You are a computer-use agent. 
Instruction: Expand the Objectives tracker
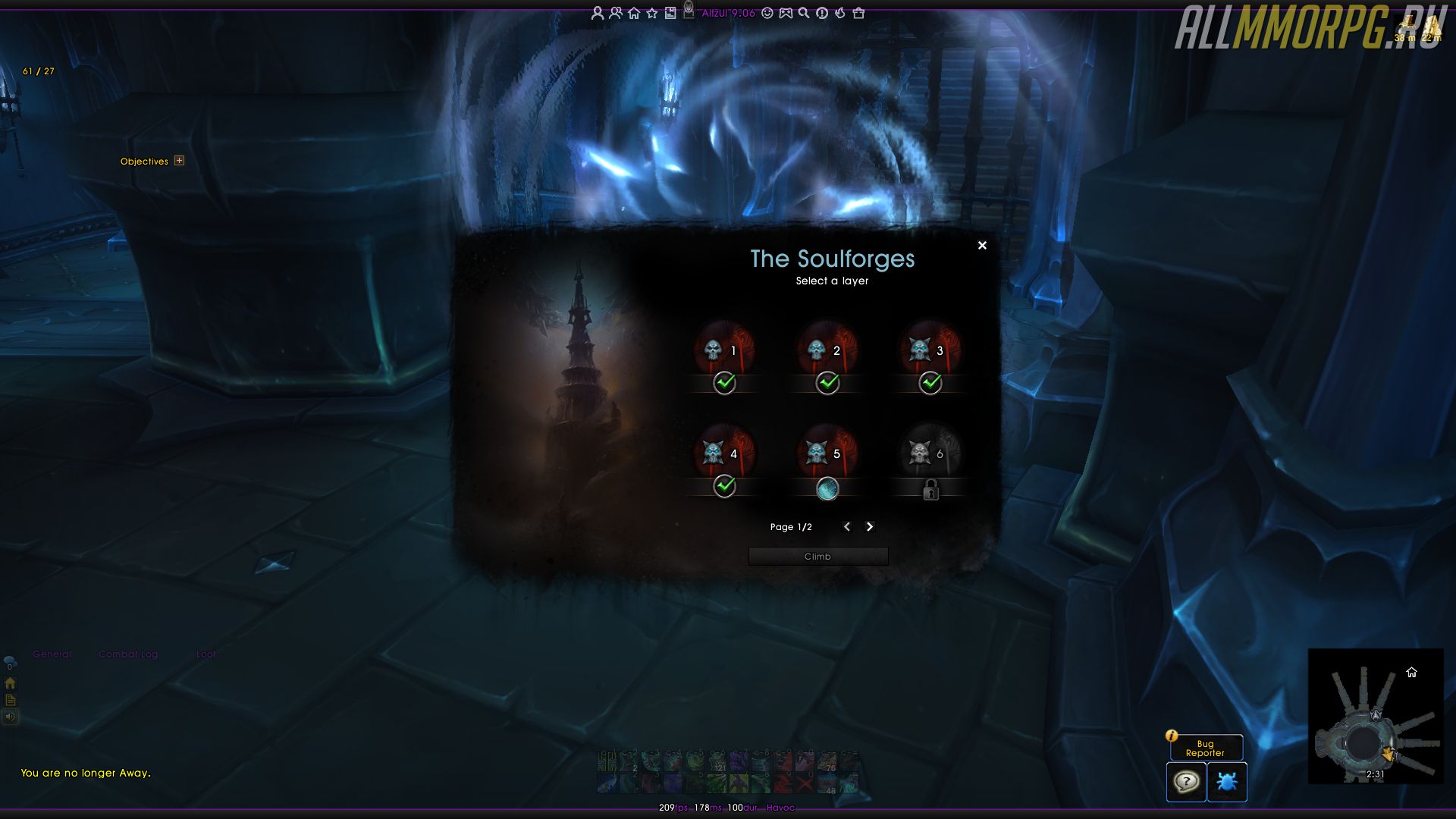pos(179,161)
